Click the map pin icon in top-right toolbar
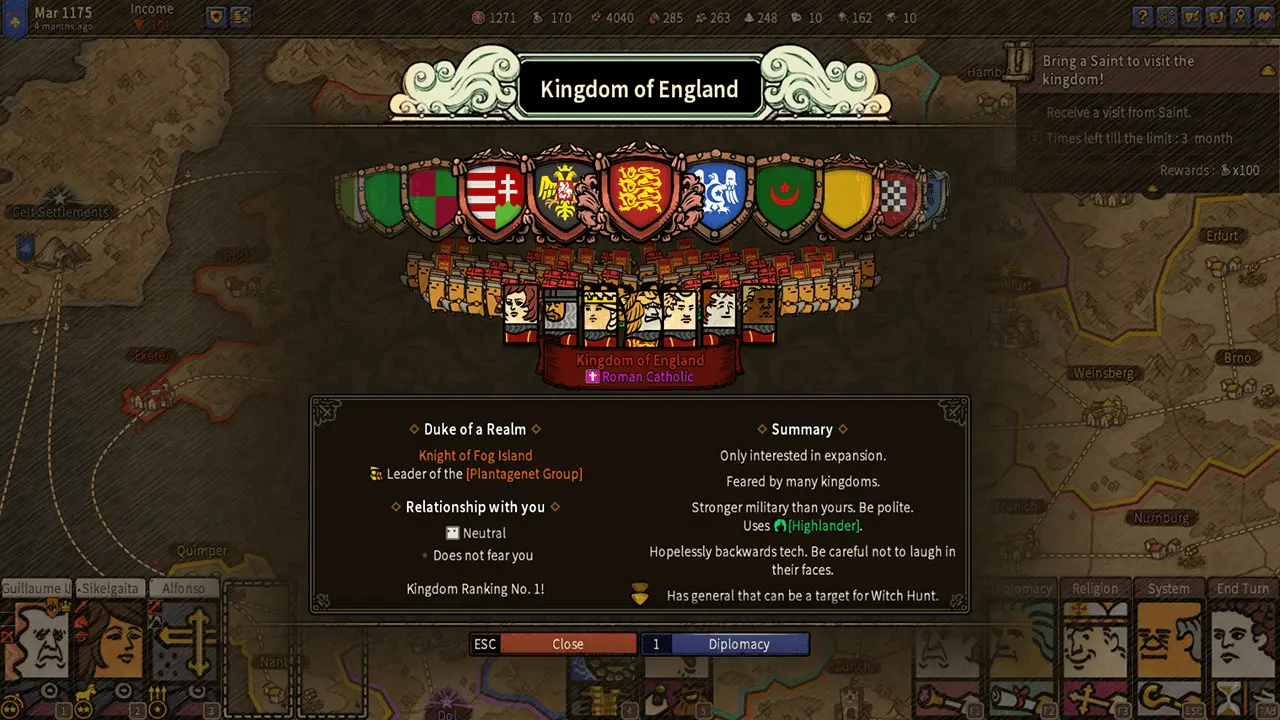The width and height of the screenshot is (1280, 720). tap(1241, 17)
